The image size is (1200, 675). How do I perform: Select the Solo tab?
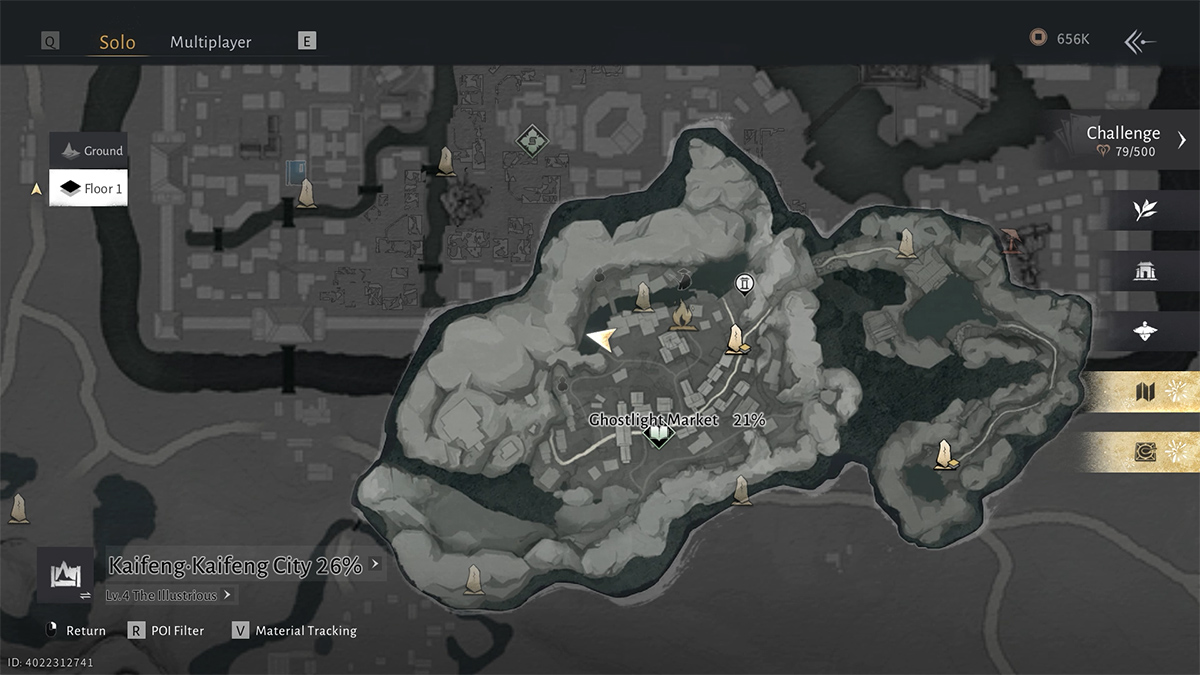[x=117, y=42]
